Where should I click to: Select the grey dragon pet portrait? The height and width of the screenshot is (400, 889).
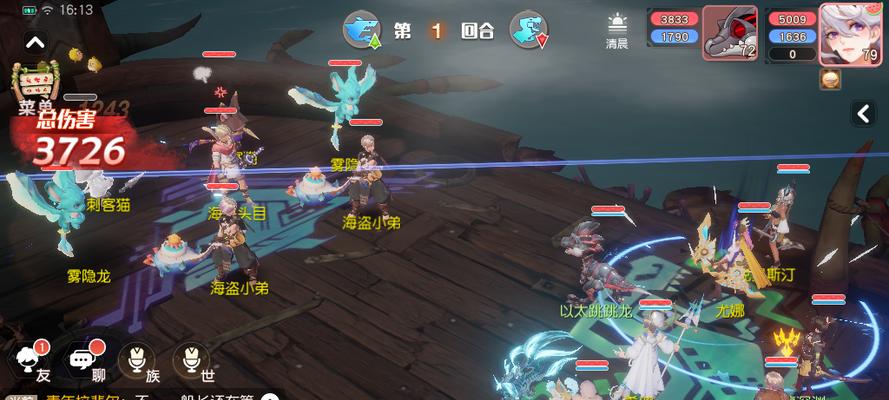pos(729,32)
